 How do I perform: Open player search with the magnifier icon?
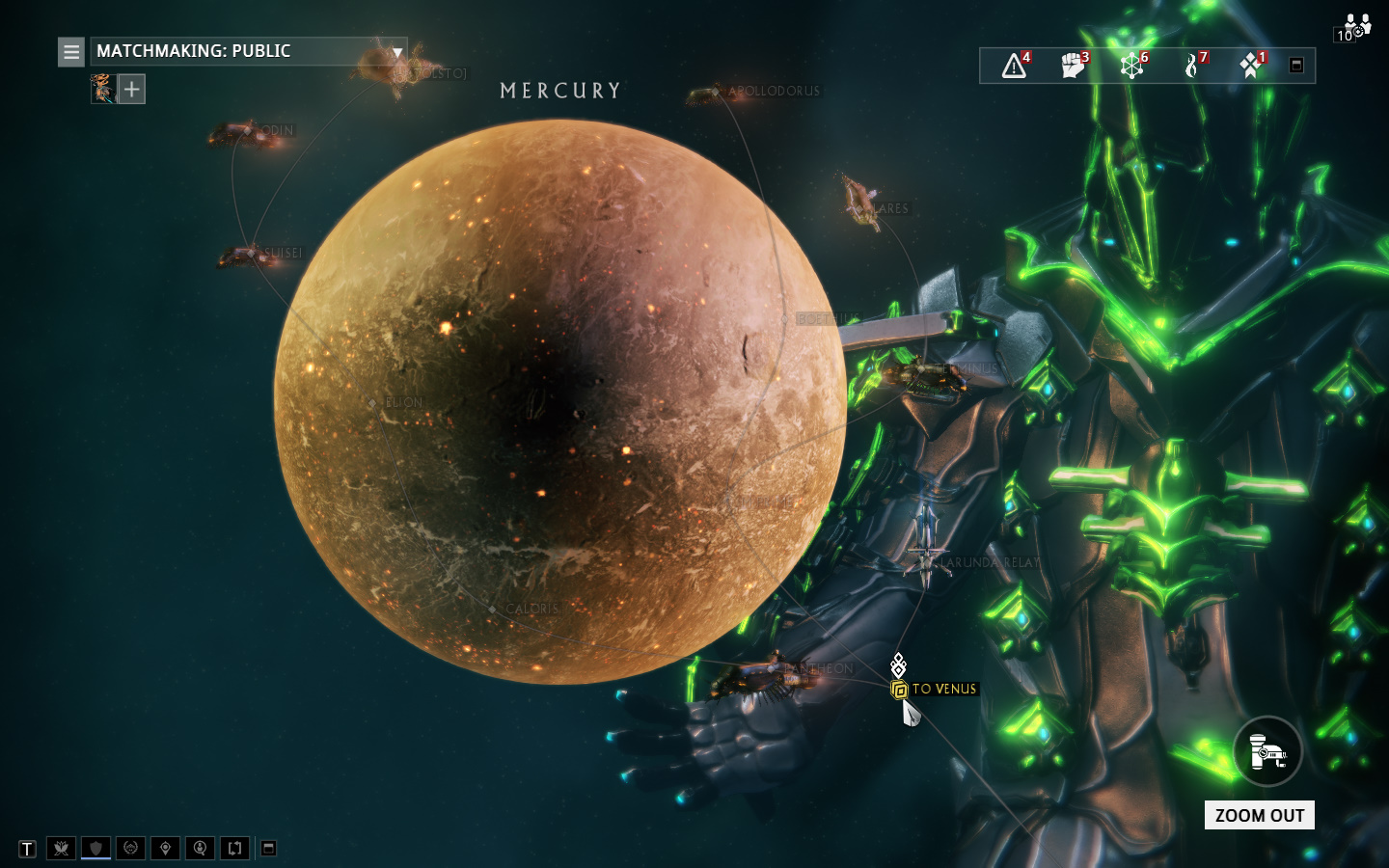200,849
